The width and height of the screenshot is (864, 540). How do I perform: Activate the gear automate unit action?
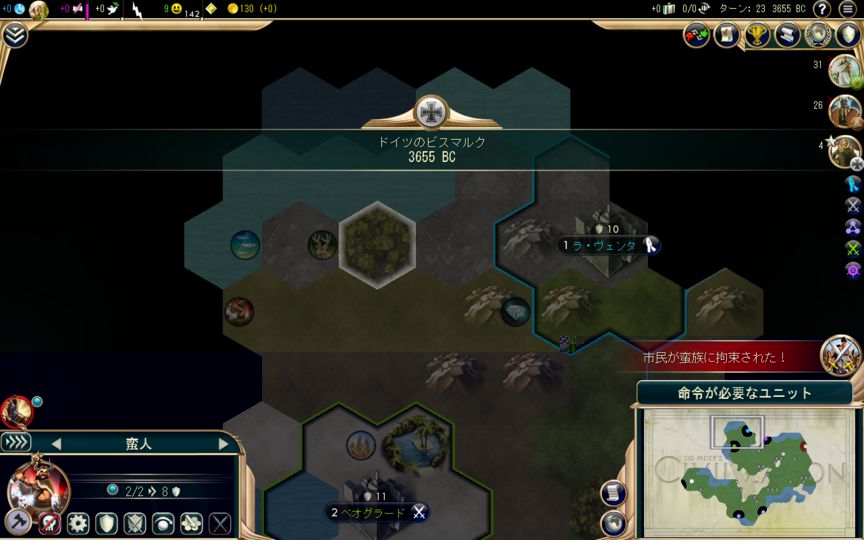[x=78, y=523]
